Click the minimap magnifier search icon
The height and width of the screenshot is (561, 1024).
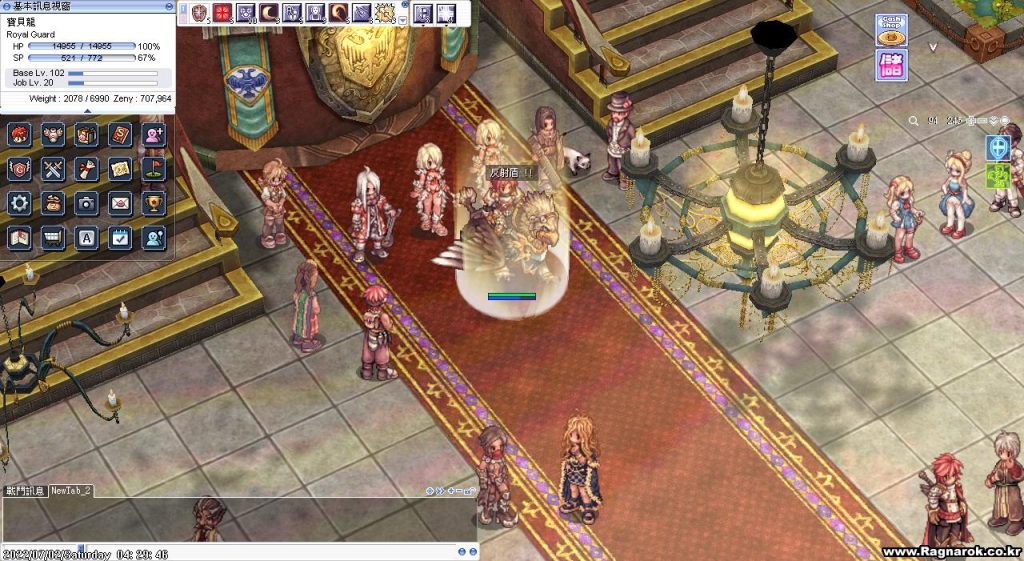coord(914,121)
